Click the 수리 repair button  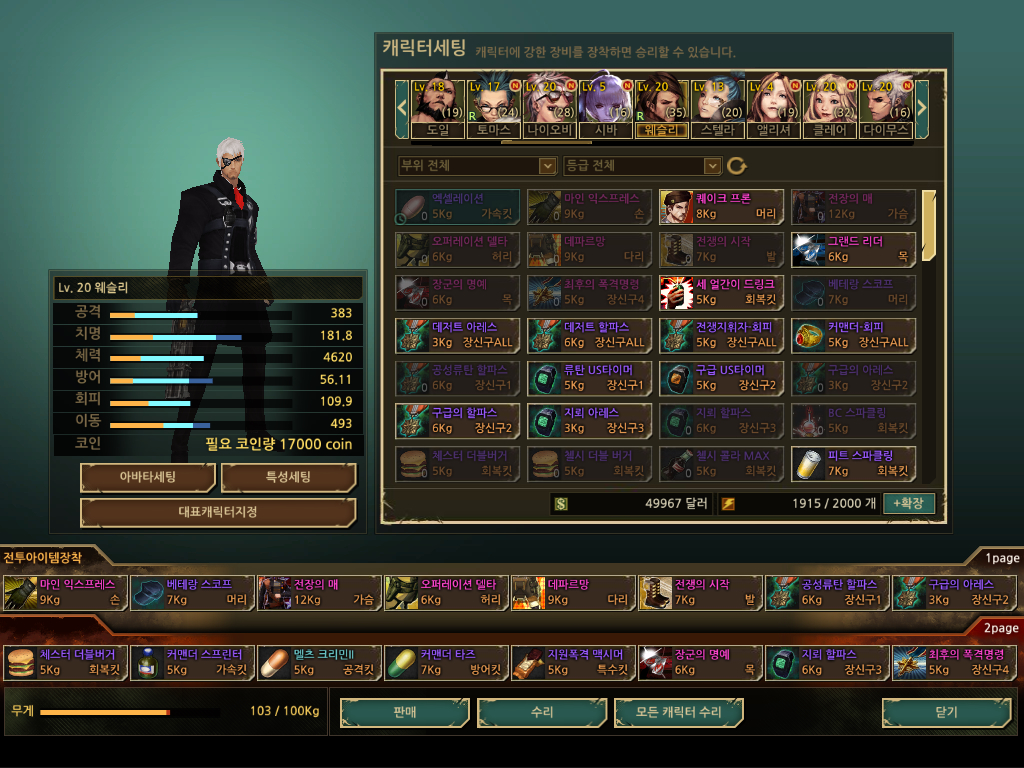point(542,713)
